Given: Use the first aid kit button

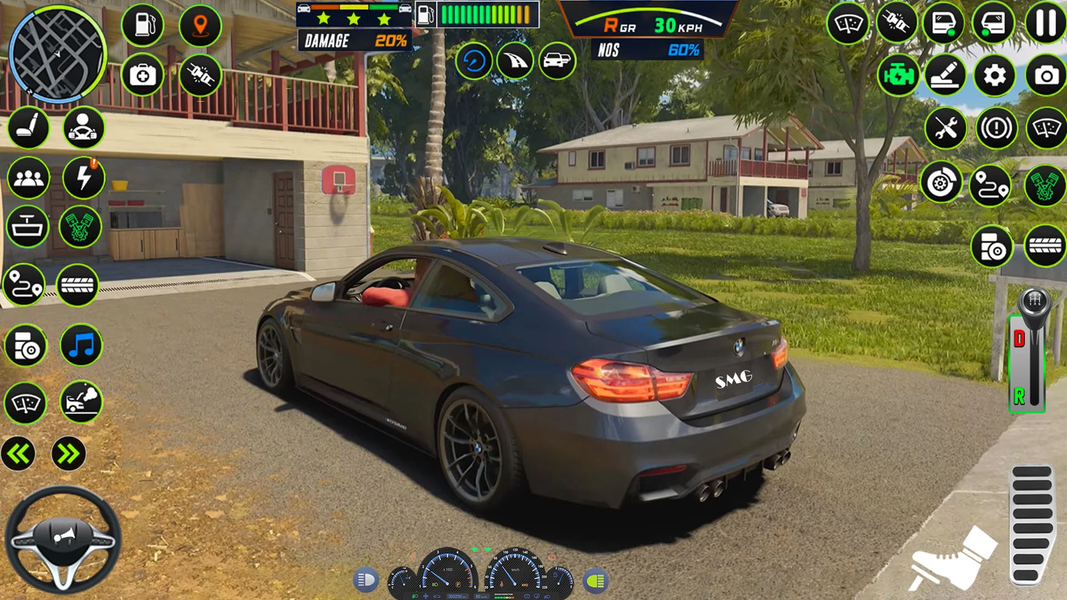Looking at the screenshot, I should point(142,76).
